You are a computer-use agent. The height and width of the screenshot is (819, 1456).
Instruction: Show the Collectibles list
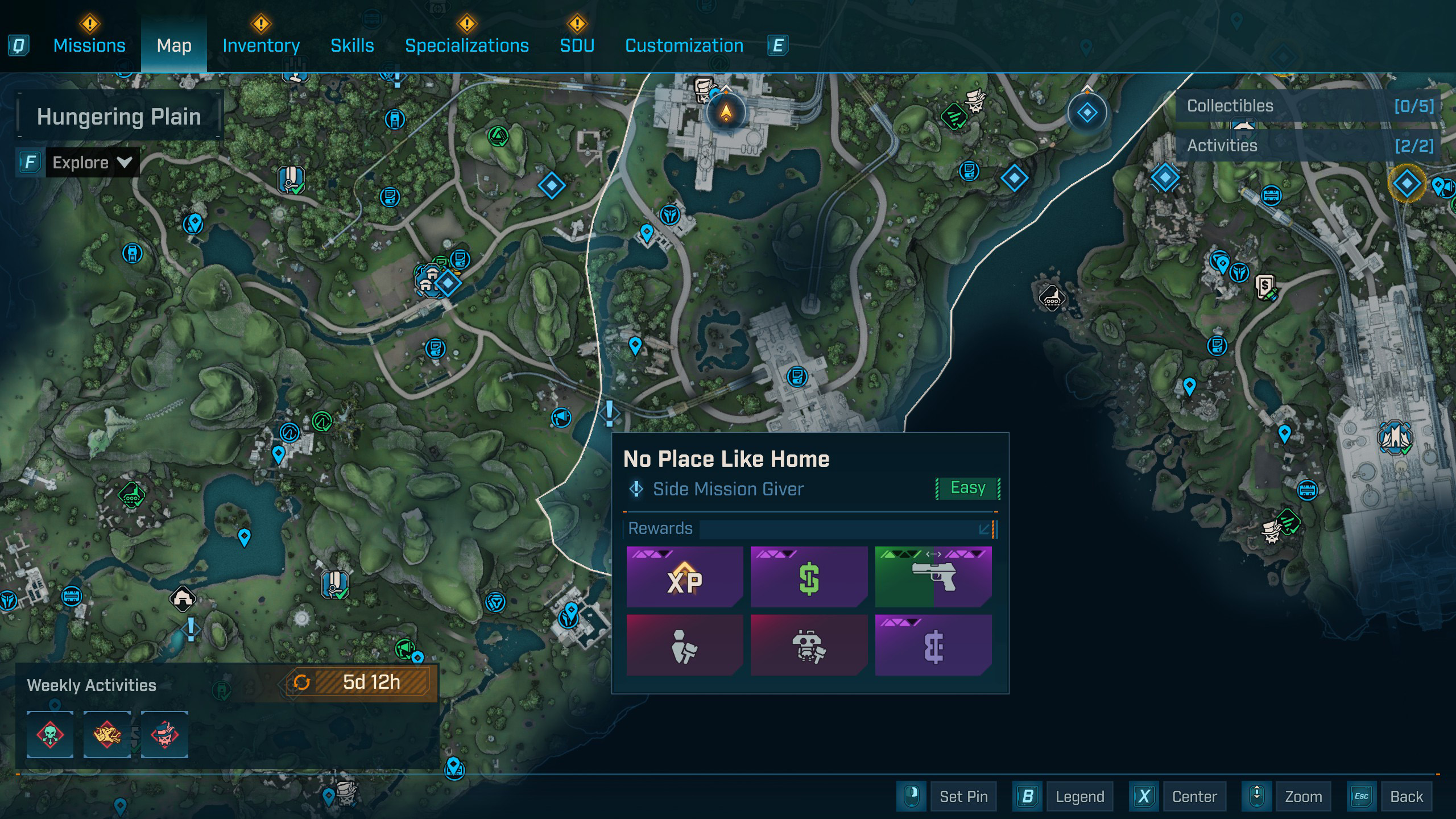(x=1309, y=106)
